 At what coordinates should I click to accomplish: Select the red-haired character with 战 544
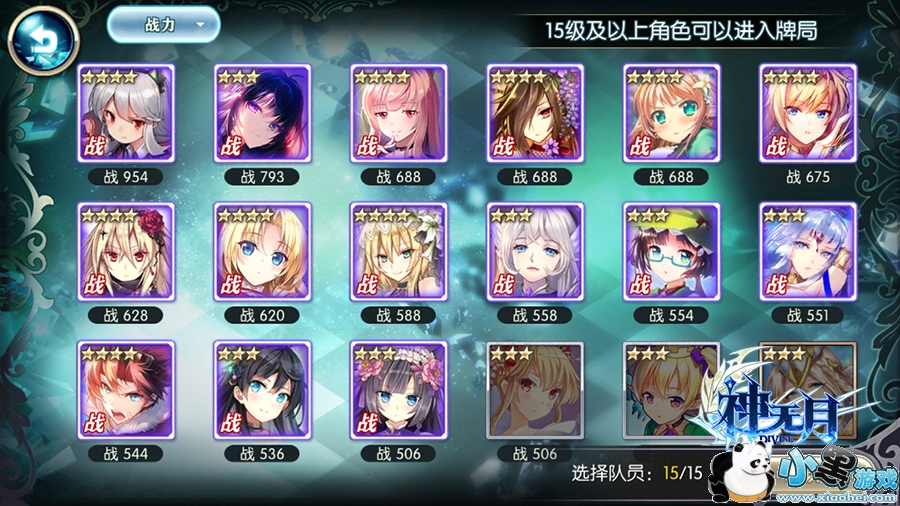[126, 389]
